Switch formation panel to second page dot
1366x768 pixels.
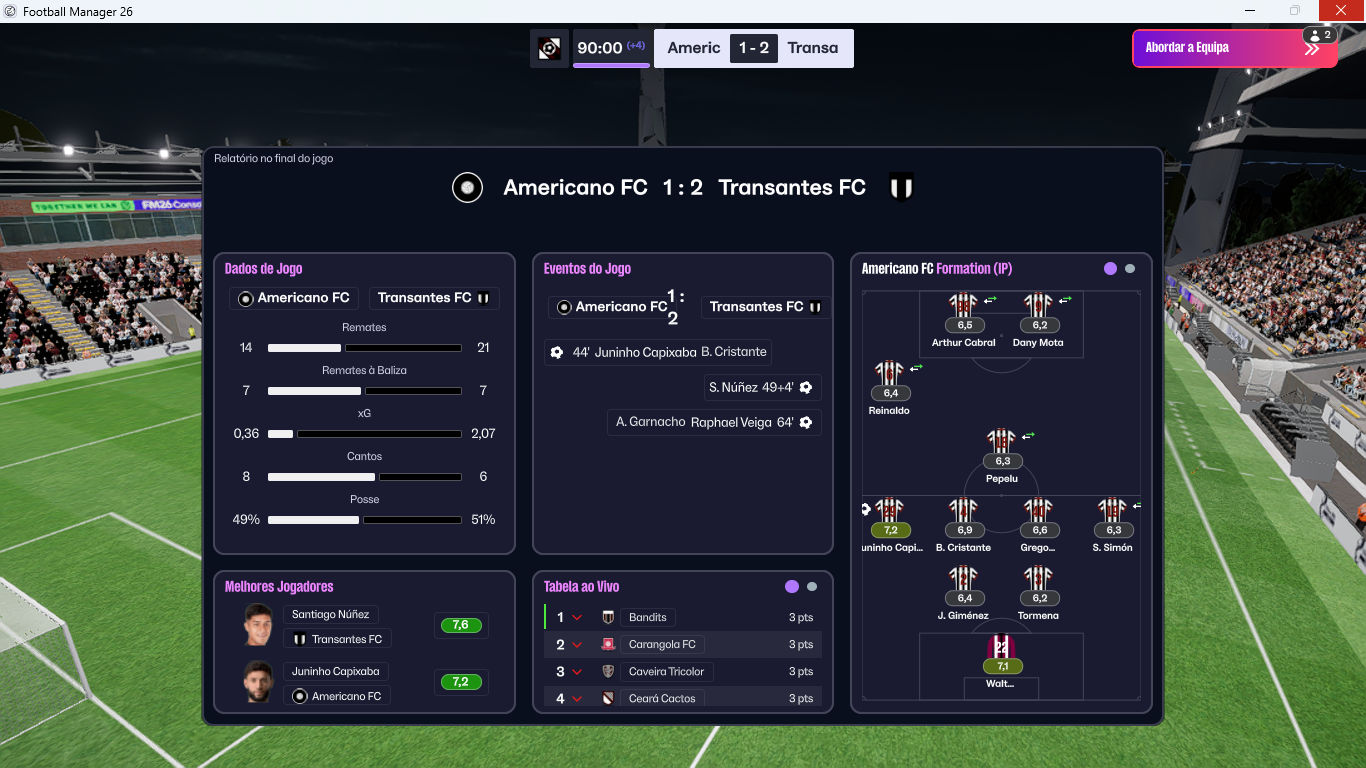coord(1130,269)
